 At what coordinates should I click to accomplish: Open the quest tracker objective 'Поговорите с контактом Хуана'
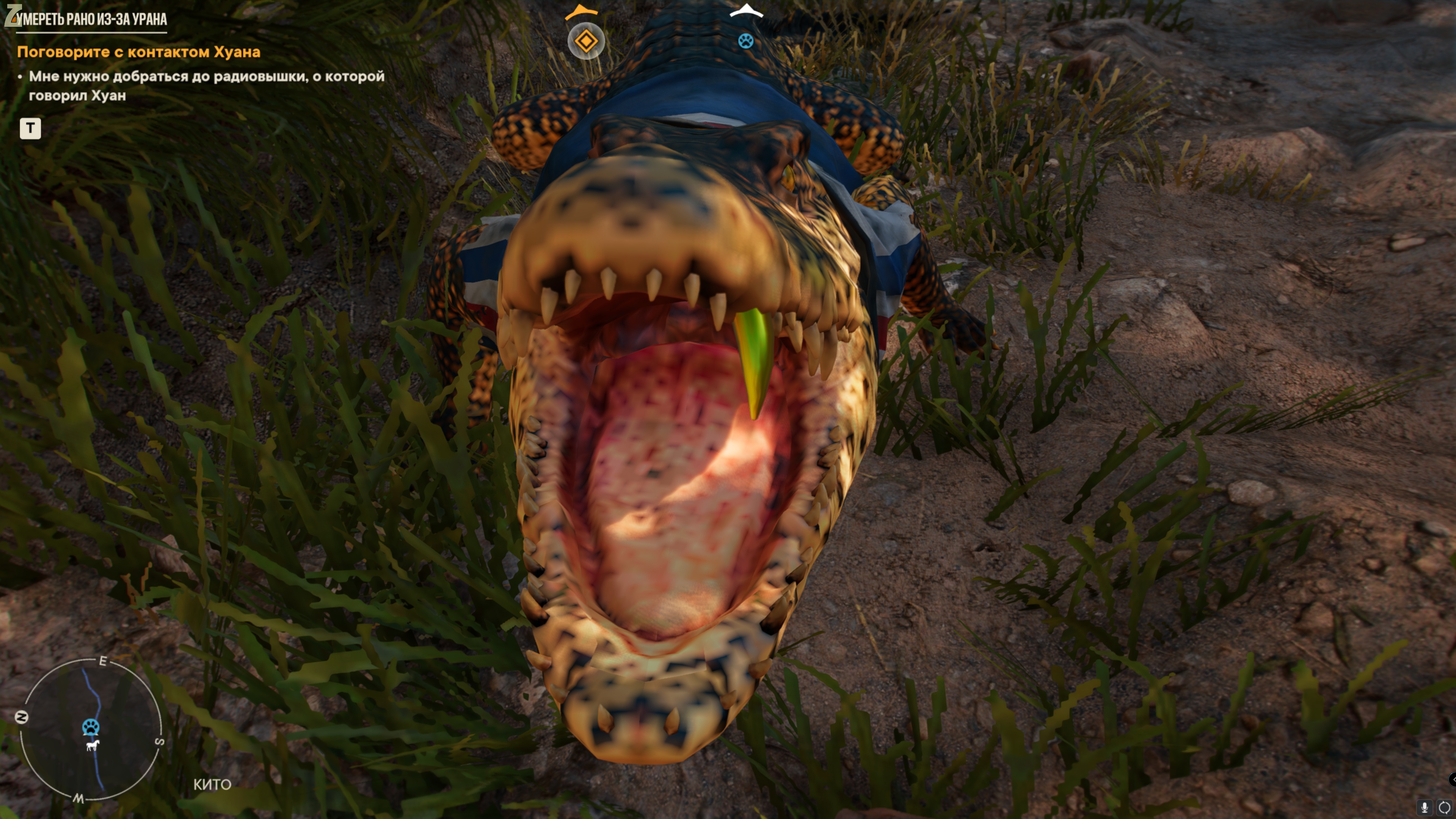138,52
